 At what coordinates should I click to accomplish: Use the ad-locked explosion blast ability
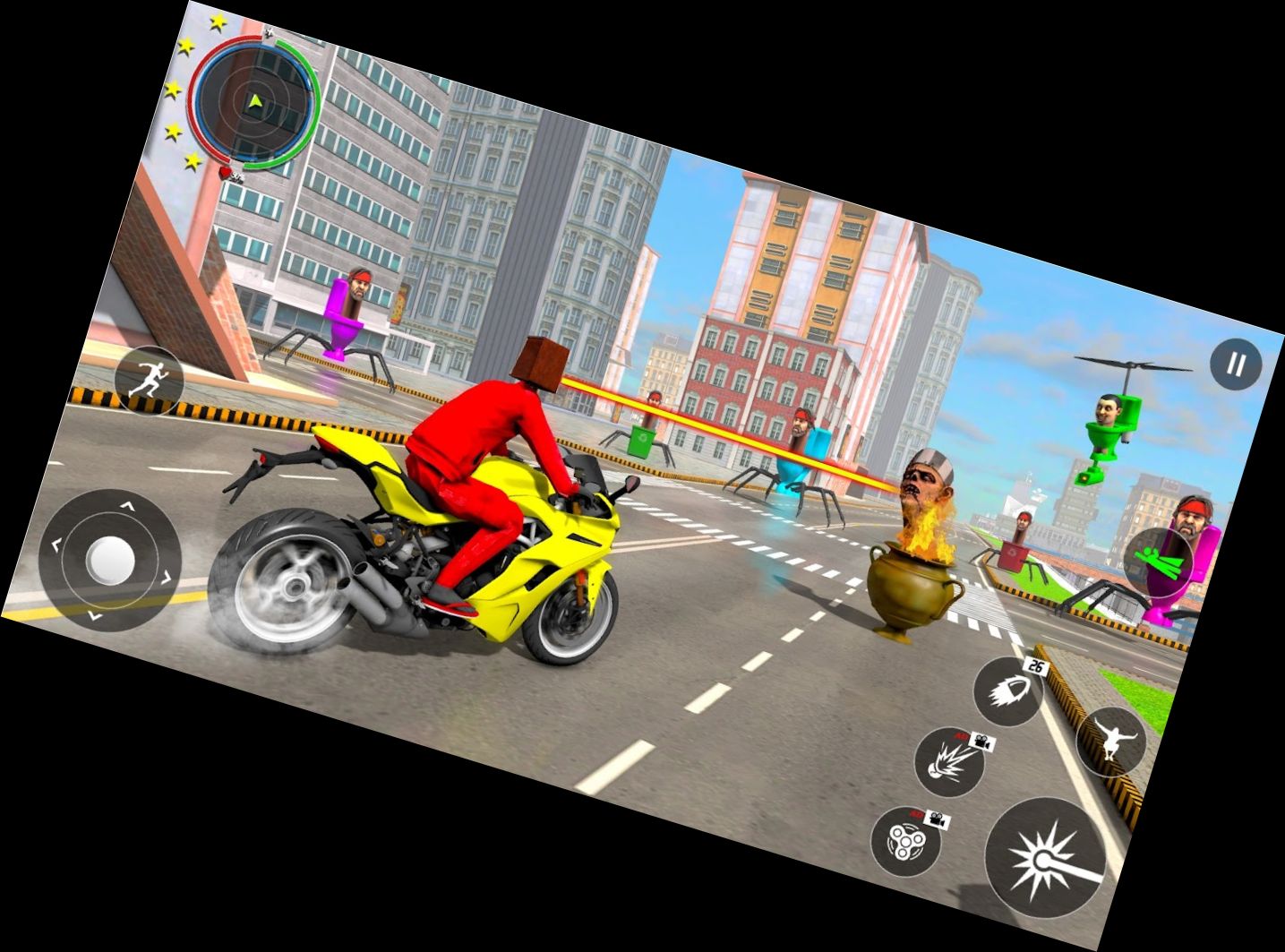(x=949, y=763)
